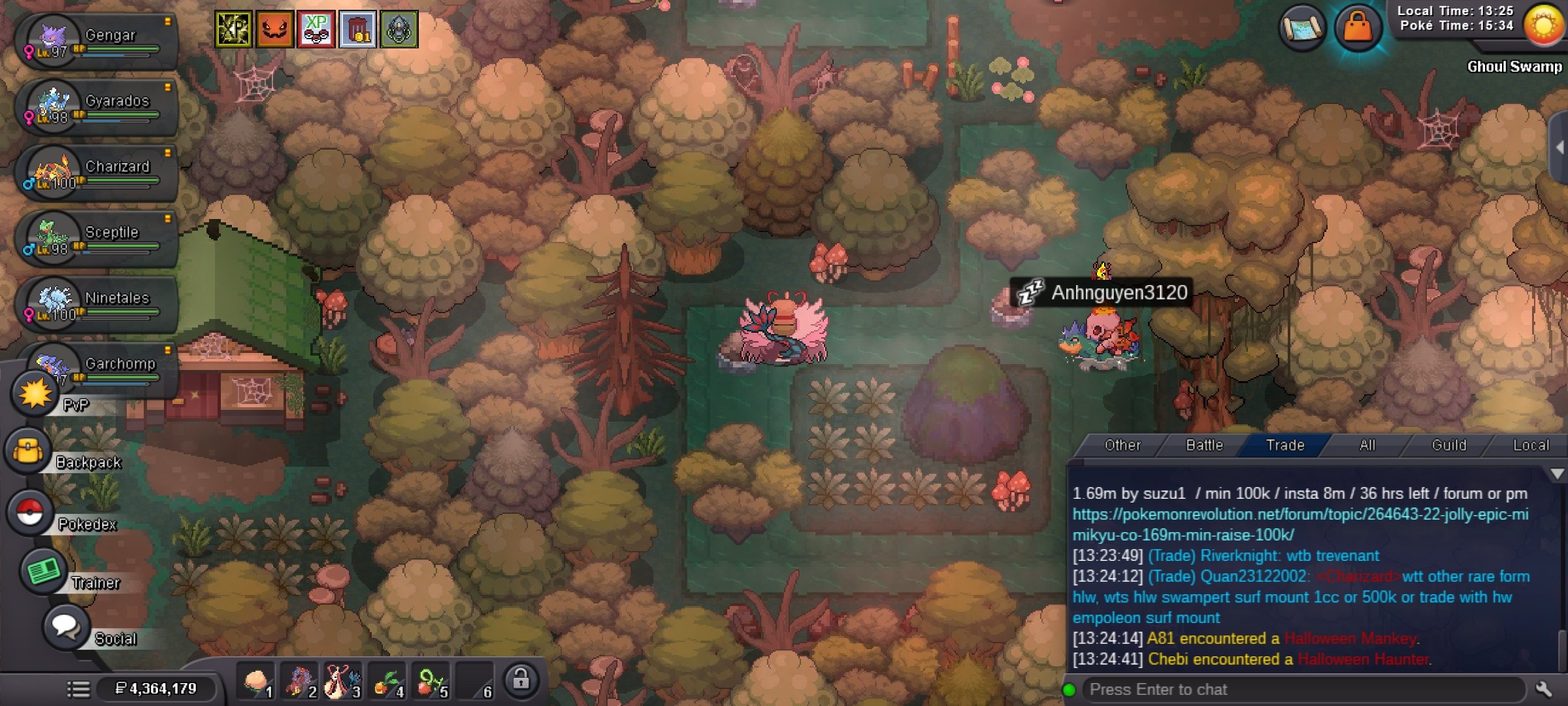Choose Charizard from the team panel
The image size is (1568, 706).
point(97,173)
